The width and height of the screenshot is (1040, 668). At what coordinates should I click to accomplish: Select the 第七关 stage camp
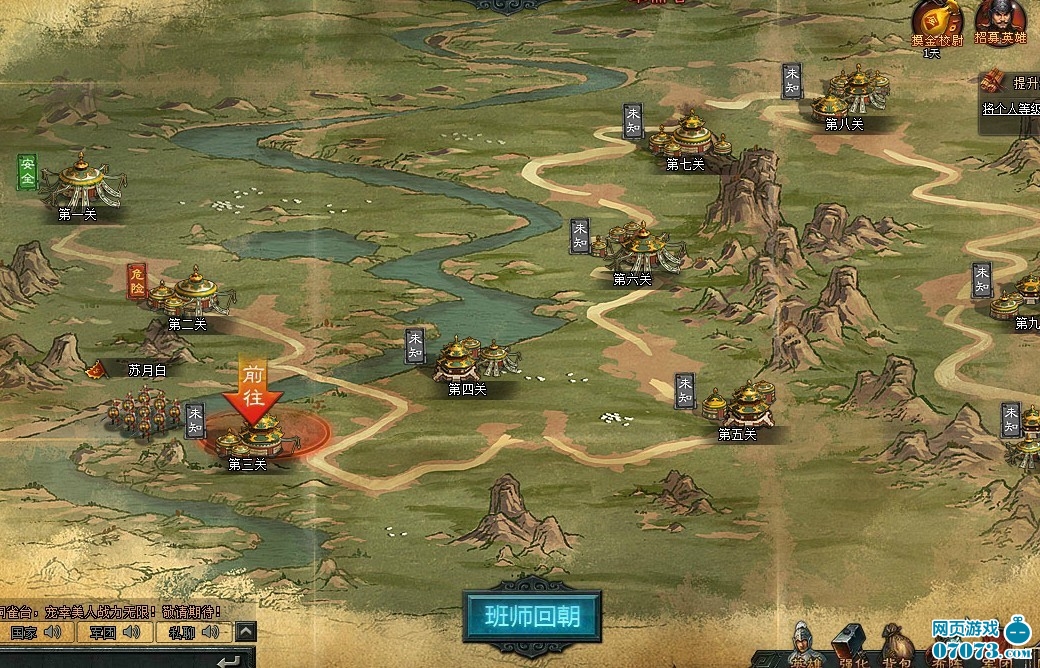690,135
